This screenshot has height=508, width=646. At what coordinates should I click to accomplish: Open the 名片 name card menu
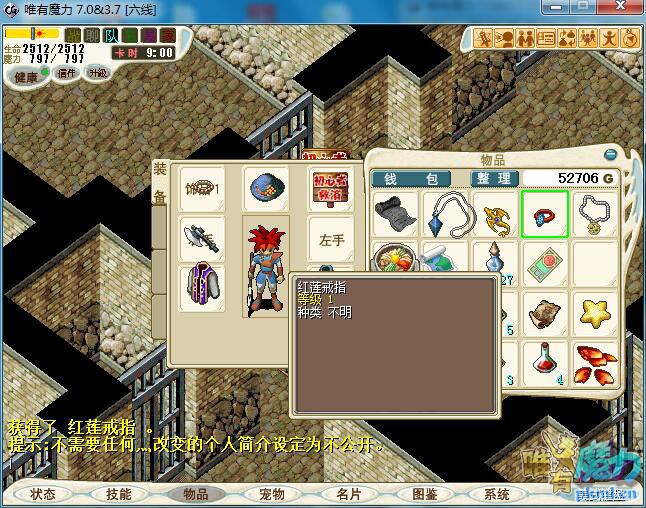point(348,494)
